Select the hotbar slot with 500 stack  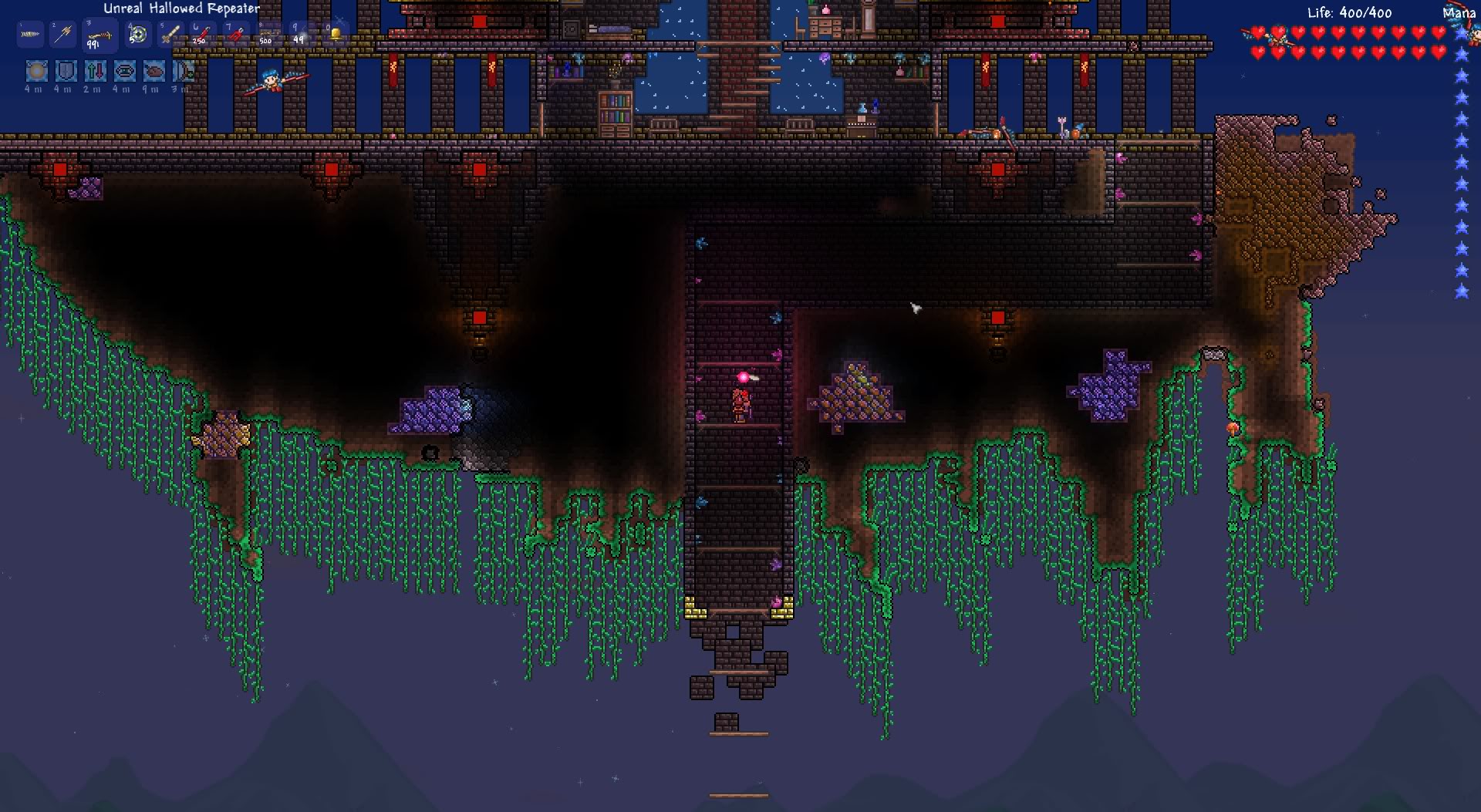coord(268,35)
